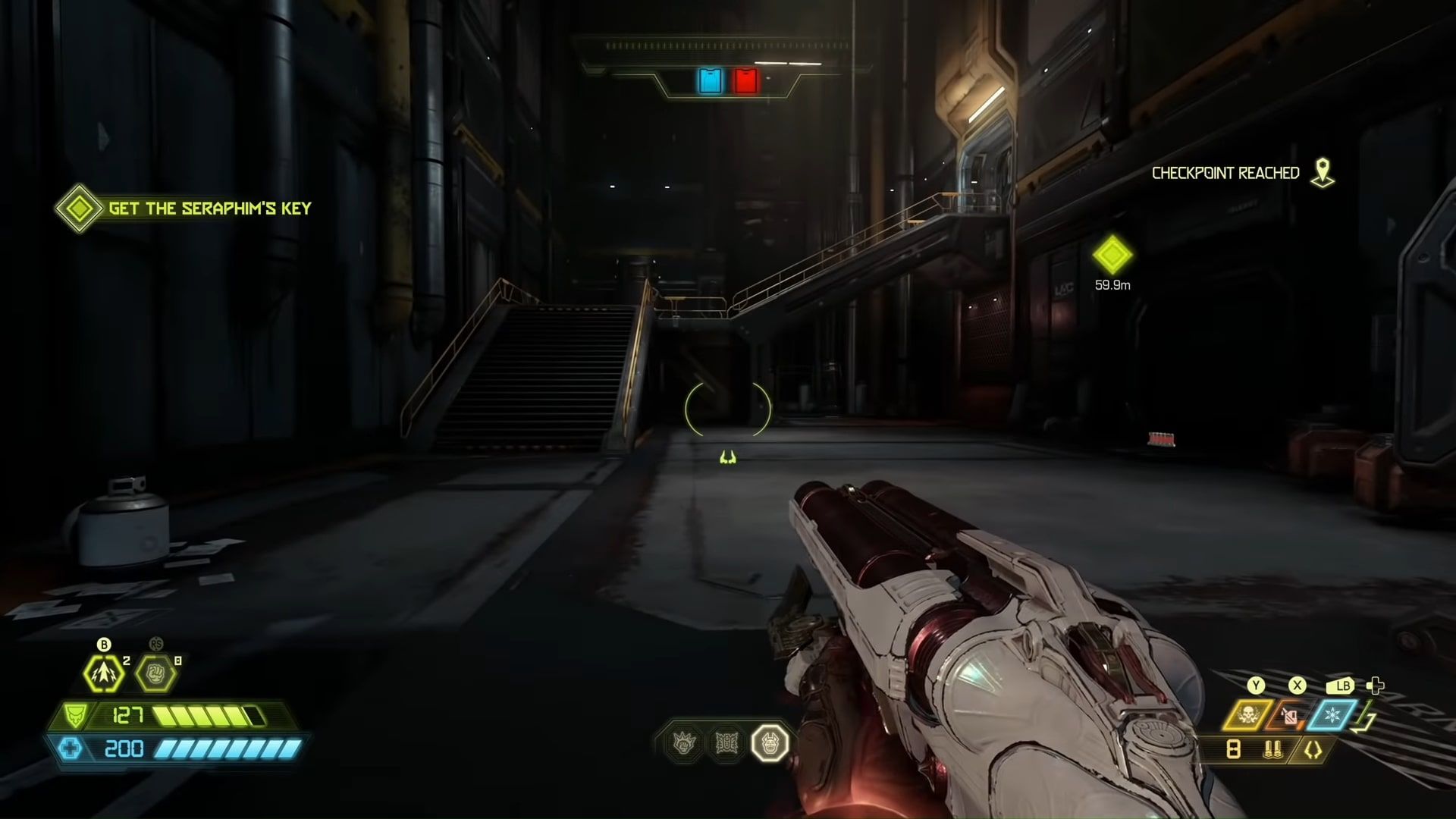Screen dimensions: 1456x819
Task: Click the blue health cross icon
Action: [x=70, y=749]
